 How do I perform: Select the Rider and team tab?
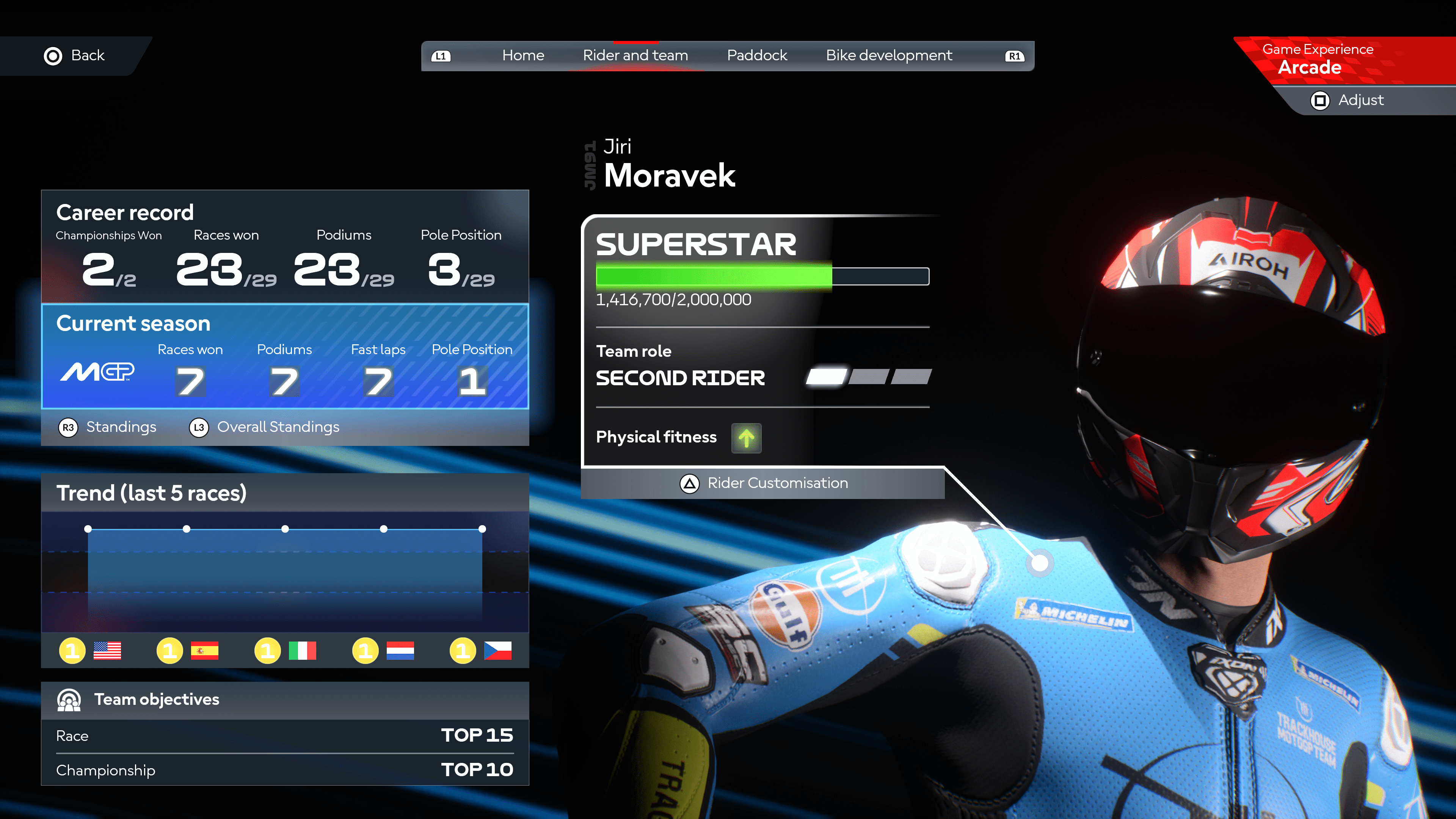(635, 55)
